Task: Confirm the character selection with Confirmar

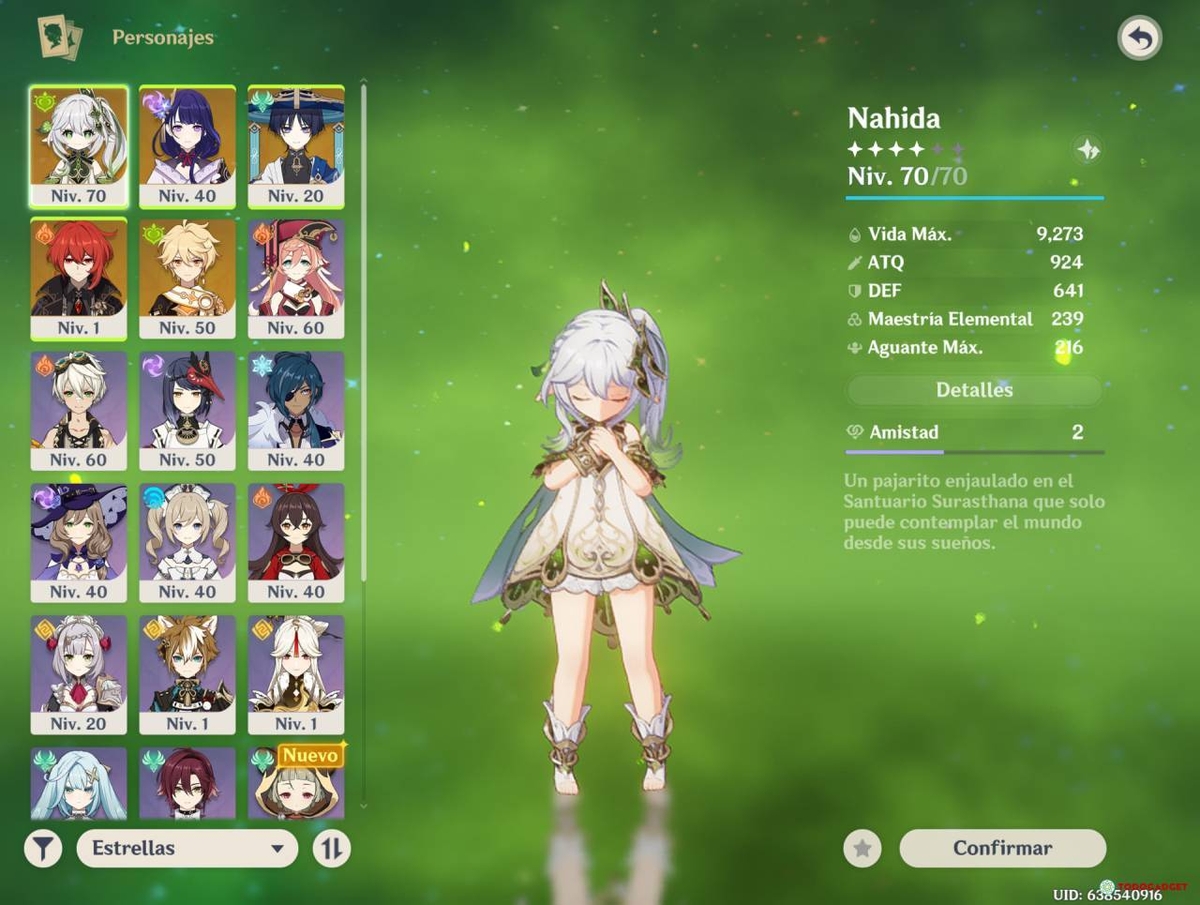Action: click(x=1002, y=848)
